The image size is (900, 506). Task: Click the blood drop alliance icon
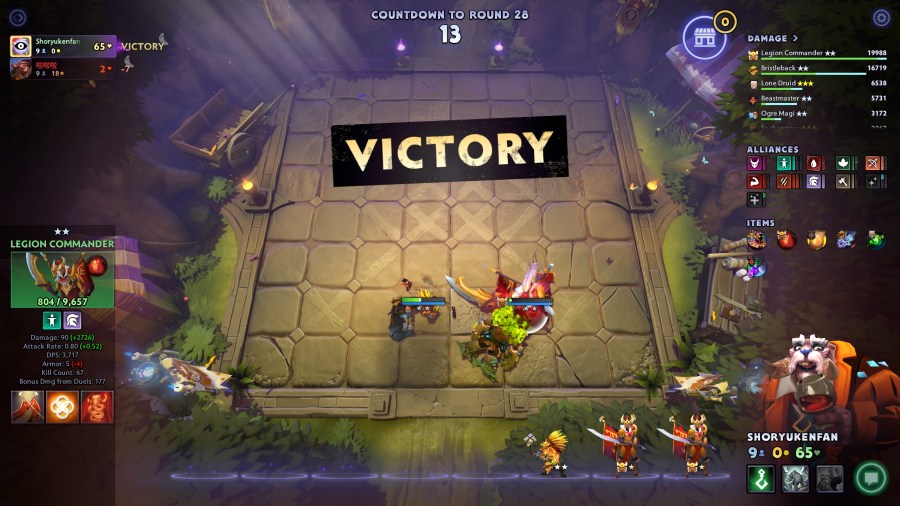814,163
